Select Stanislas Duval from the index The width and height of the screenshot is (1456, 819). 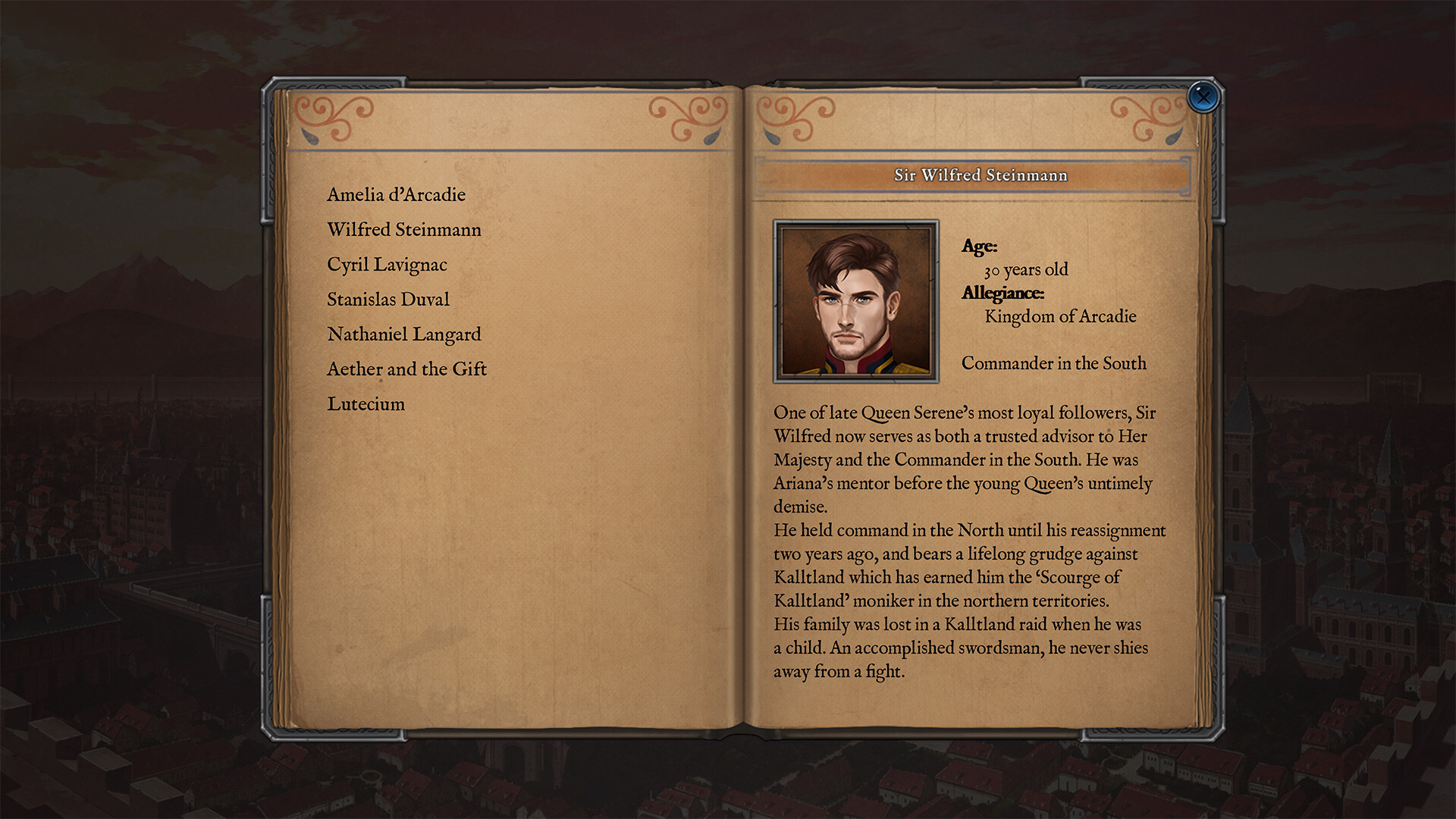click(x=388, y=300)
